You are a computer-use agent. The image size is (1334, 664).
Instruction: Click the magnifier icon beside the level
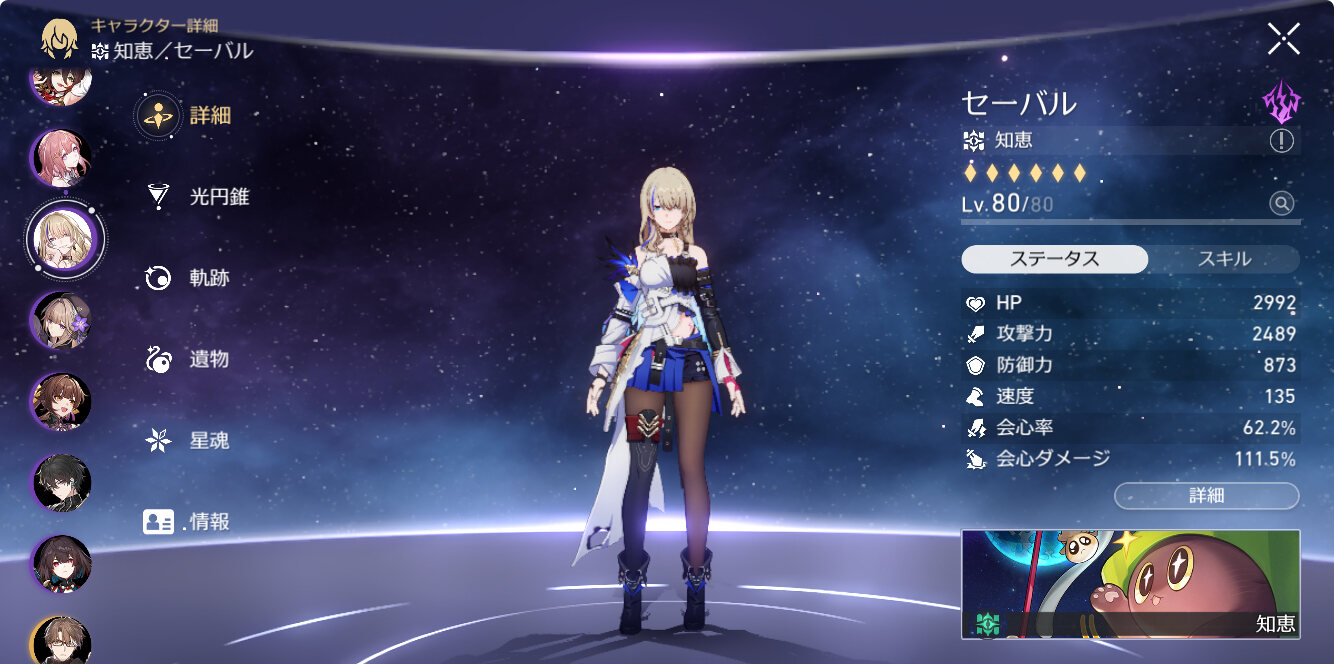tap(1281, 204)
